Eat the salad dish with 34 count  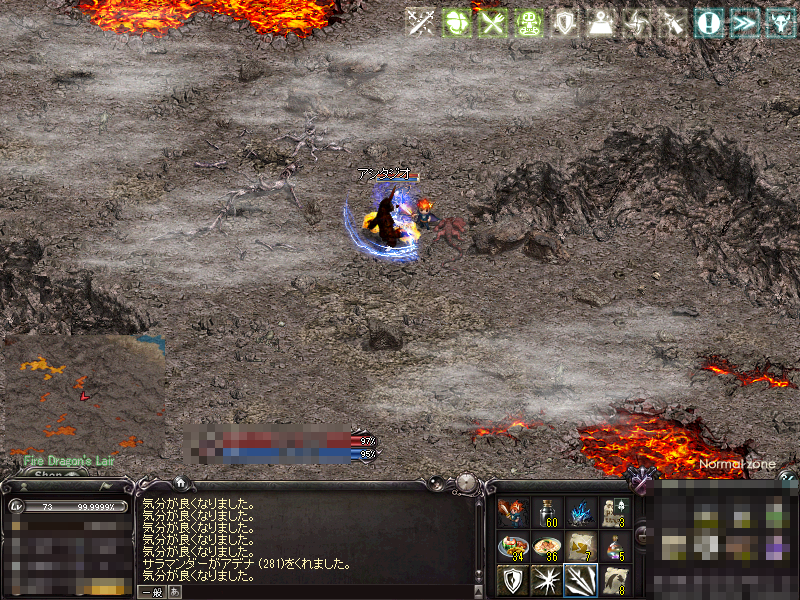click(512, 547)
